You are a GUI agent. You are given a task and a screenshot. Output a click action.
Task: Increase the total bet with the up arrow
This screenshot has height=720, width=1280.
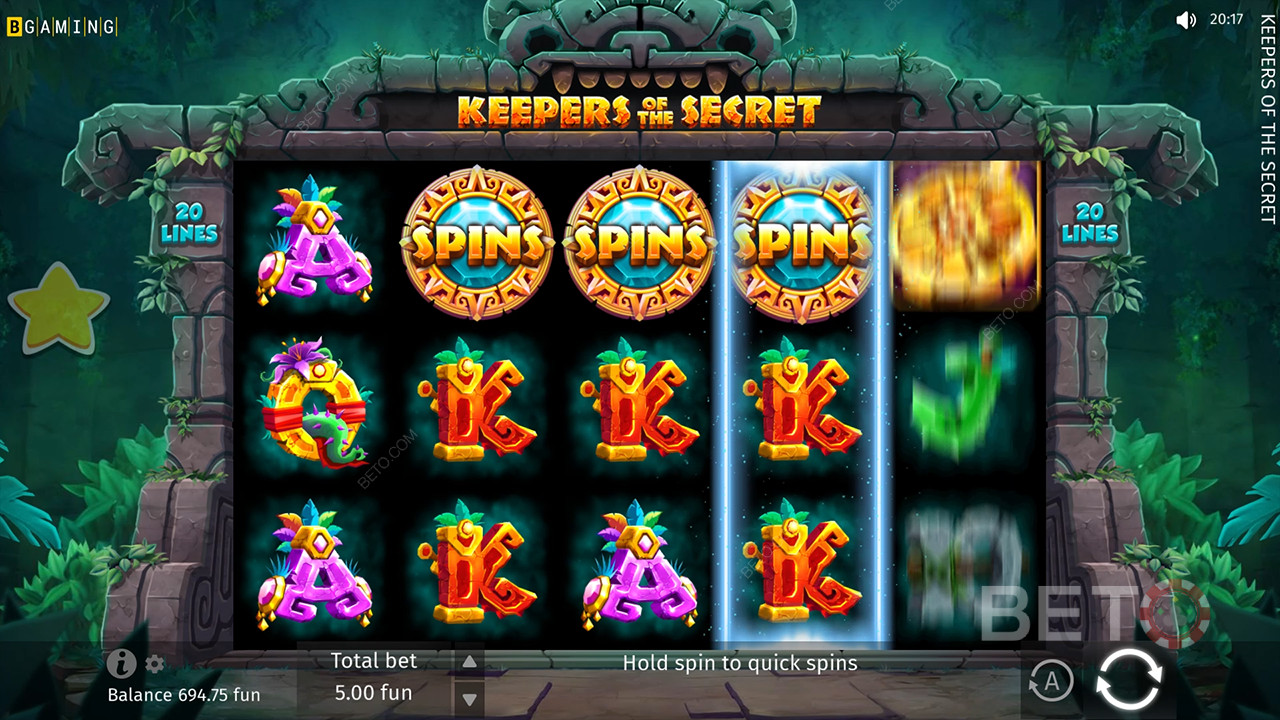click(468, 662)
